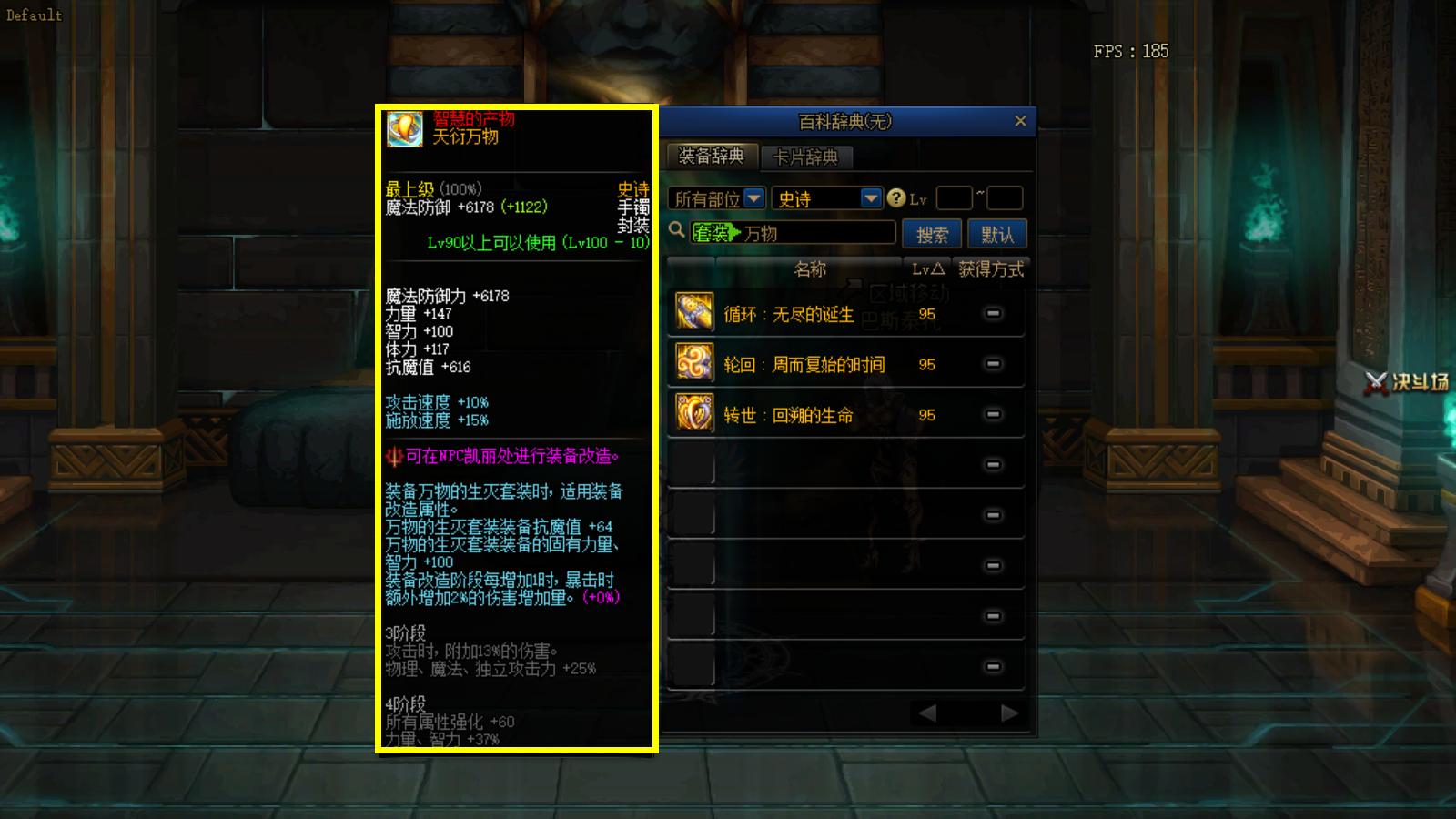Click the previous page left arrow
The height and width of the screenshot is (819, 1456).
925,713
